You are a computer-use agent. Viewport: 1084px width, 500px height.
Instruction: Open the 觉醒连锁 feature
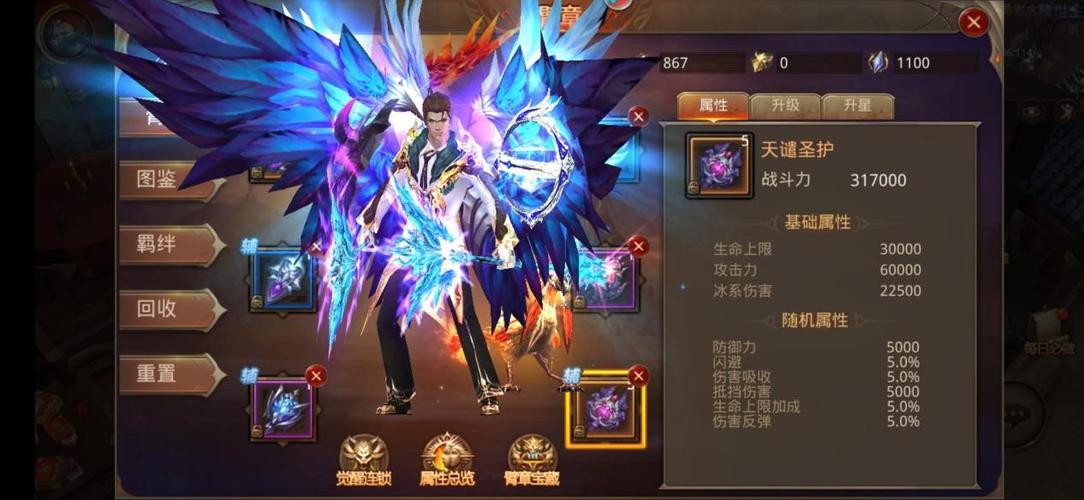pos(364,461)
